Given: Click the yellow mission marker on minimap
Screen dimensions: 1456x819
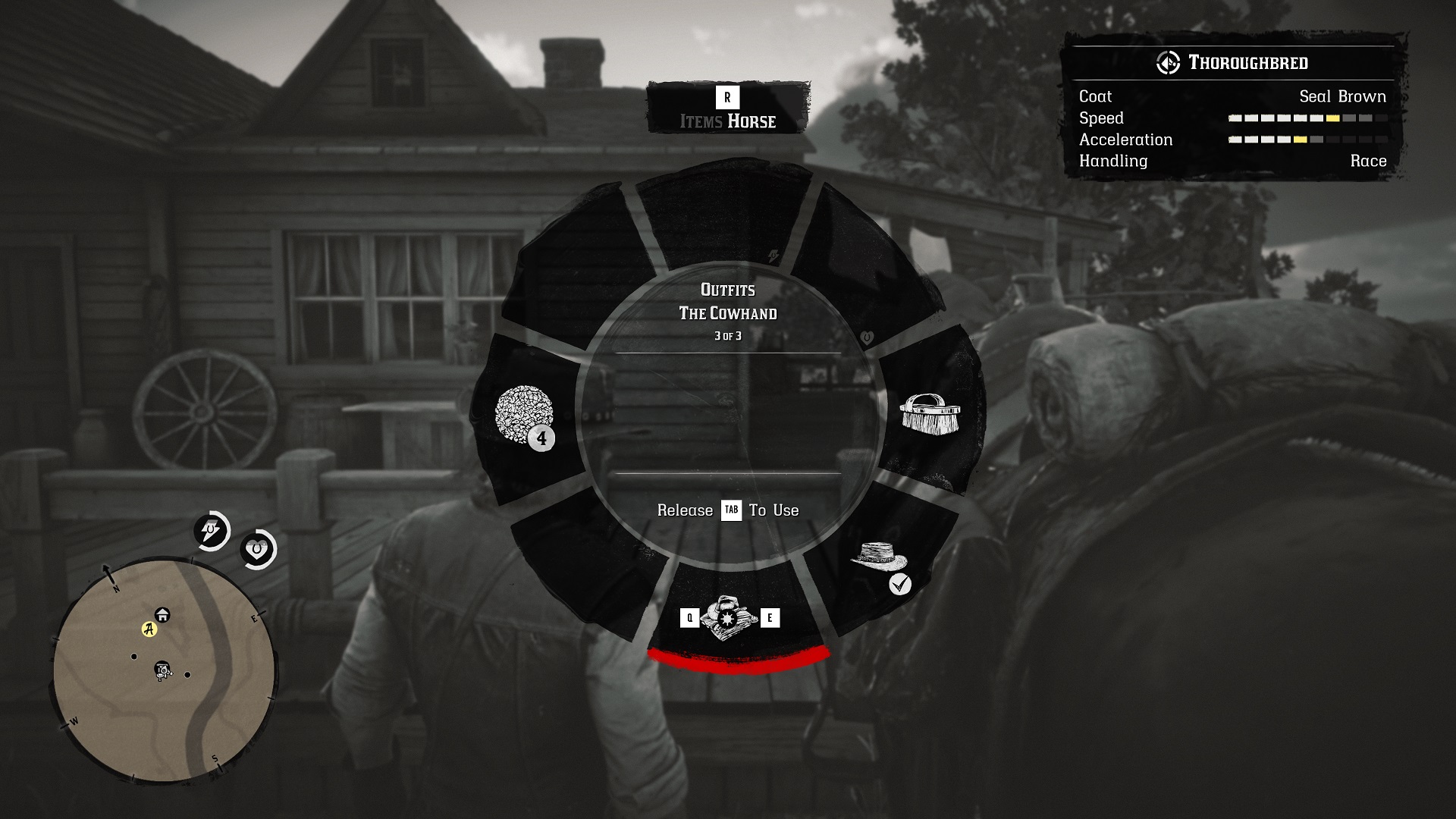Looking at the screenshot, I should click(x=149, y=629).
